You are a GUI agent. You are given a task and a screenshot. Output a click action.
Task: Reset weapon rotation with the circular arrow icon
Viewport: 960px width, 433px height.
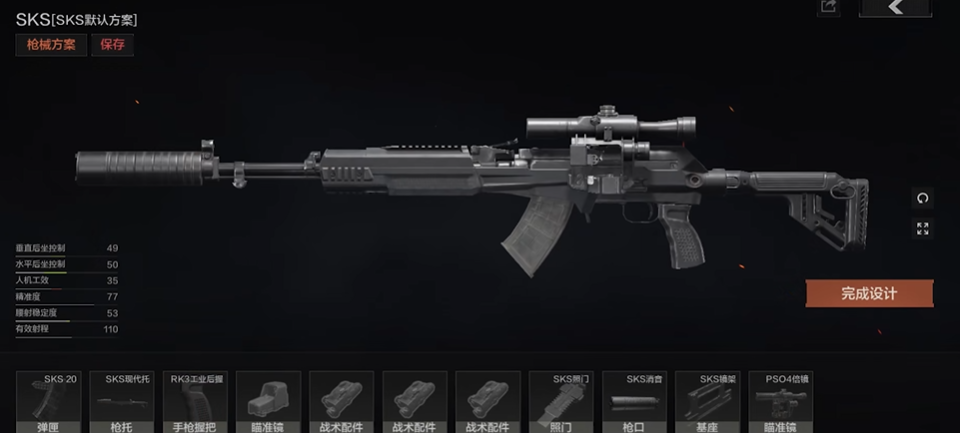click(922, 198)
